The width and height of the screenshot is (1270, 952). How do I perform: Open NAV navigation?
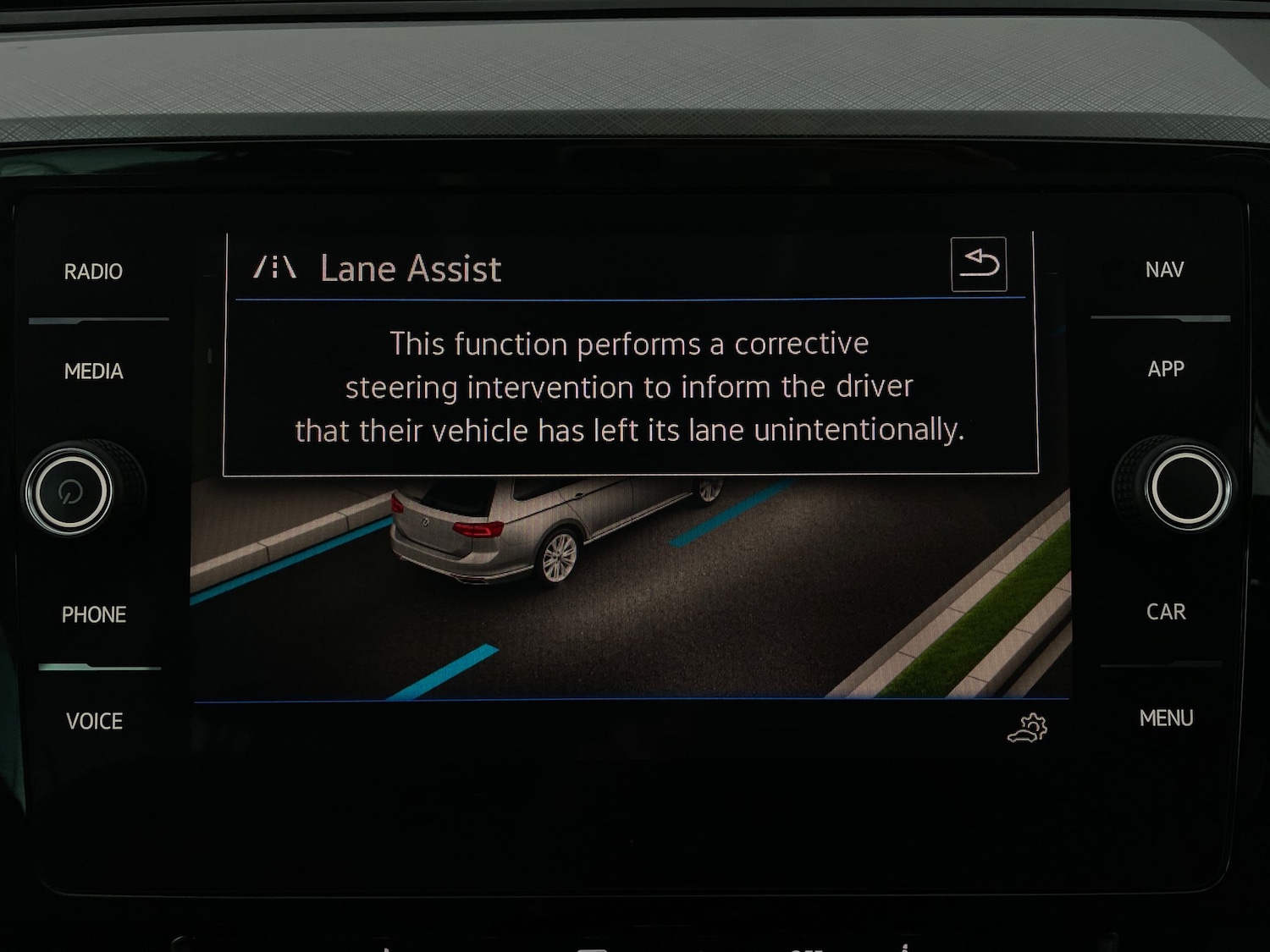(1164, 270)
